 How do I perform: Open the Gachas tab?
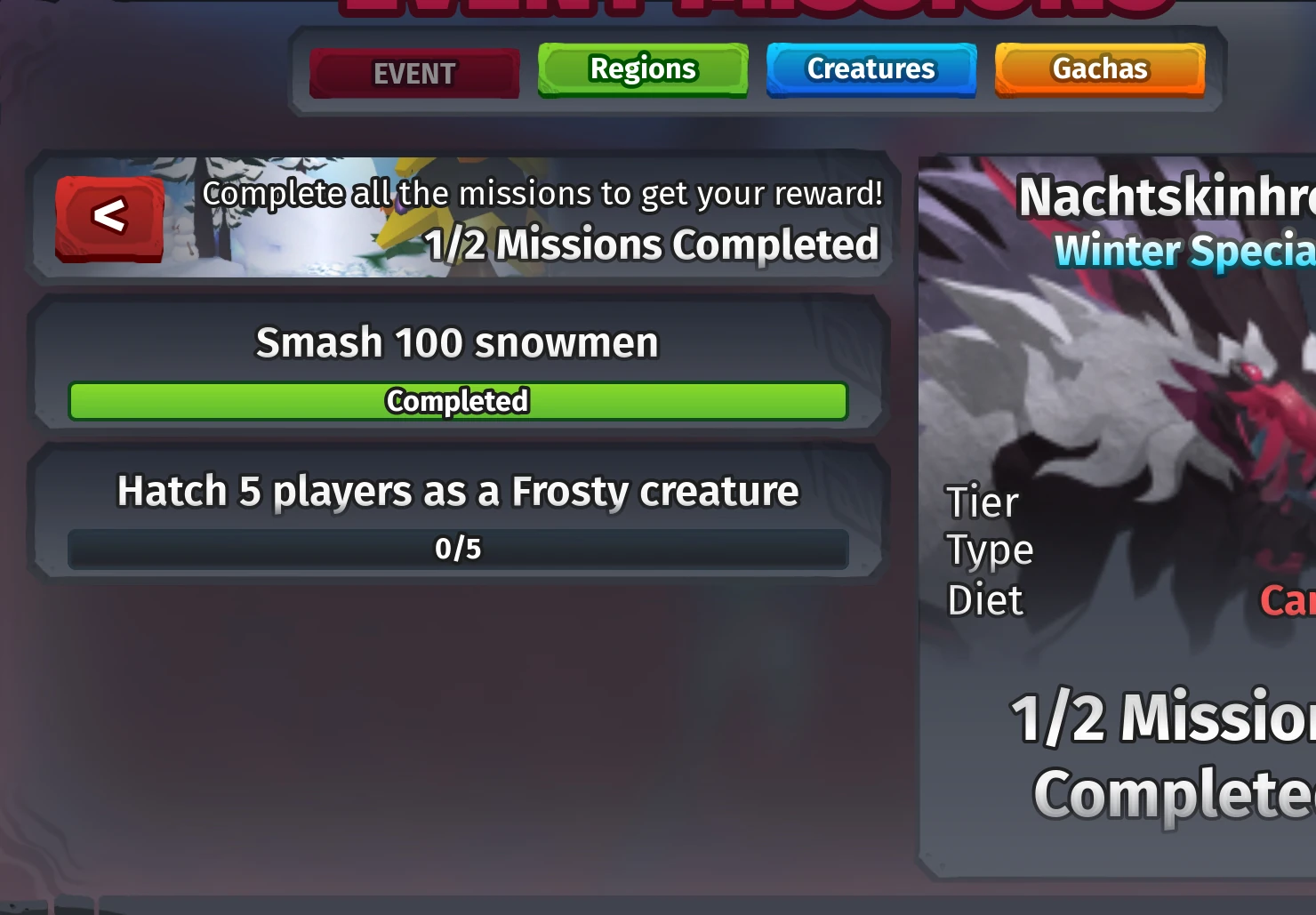point(1099,68)
